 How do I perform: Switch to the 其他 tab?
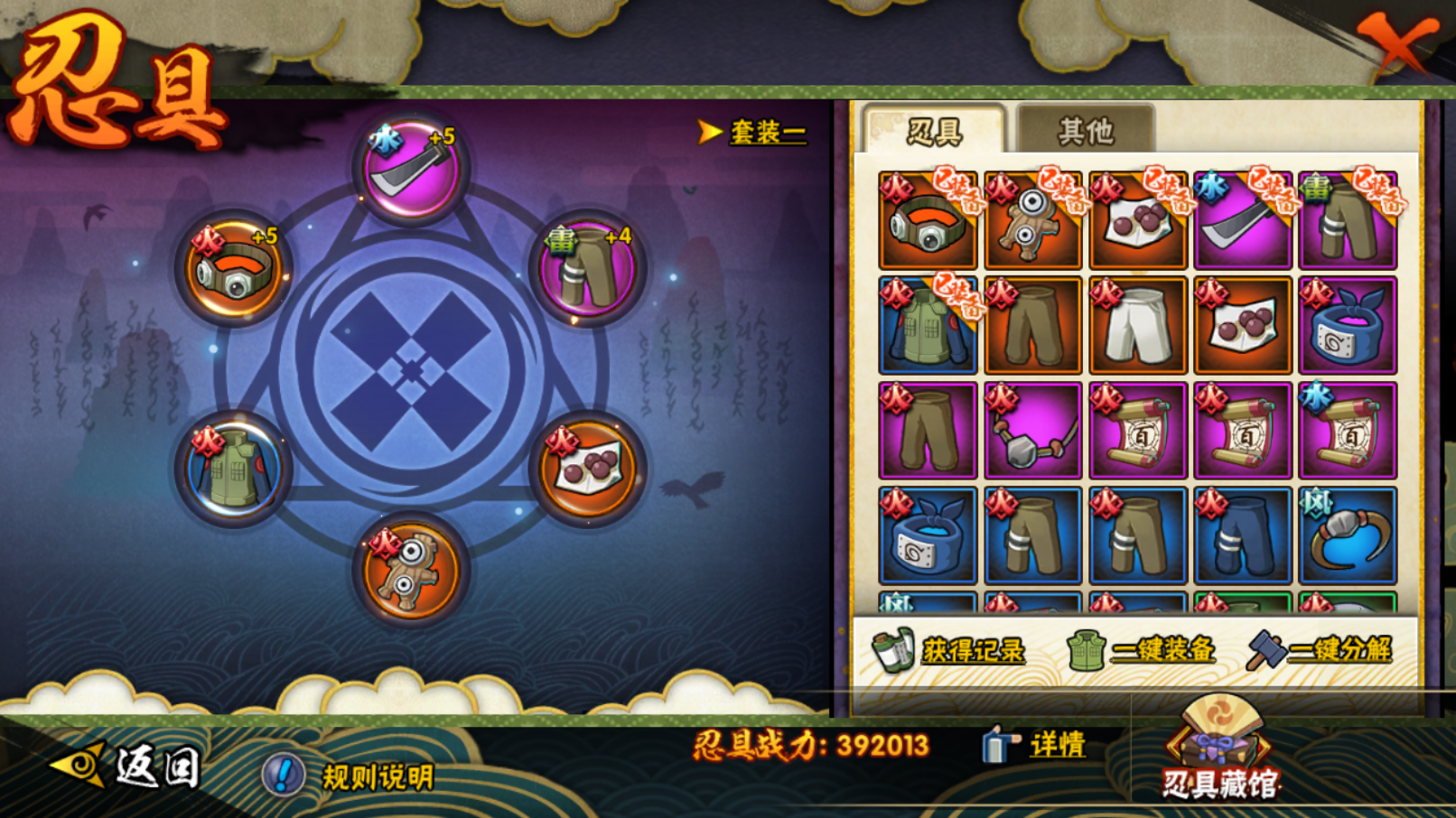click(1085, 131)
